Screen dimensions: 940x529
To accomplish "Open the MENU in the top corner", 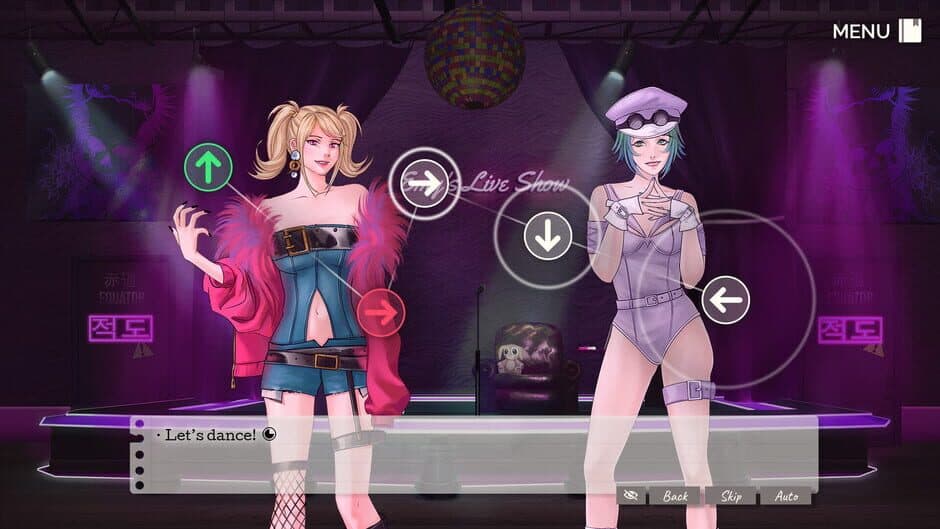I will (876, 31).
